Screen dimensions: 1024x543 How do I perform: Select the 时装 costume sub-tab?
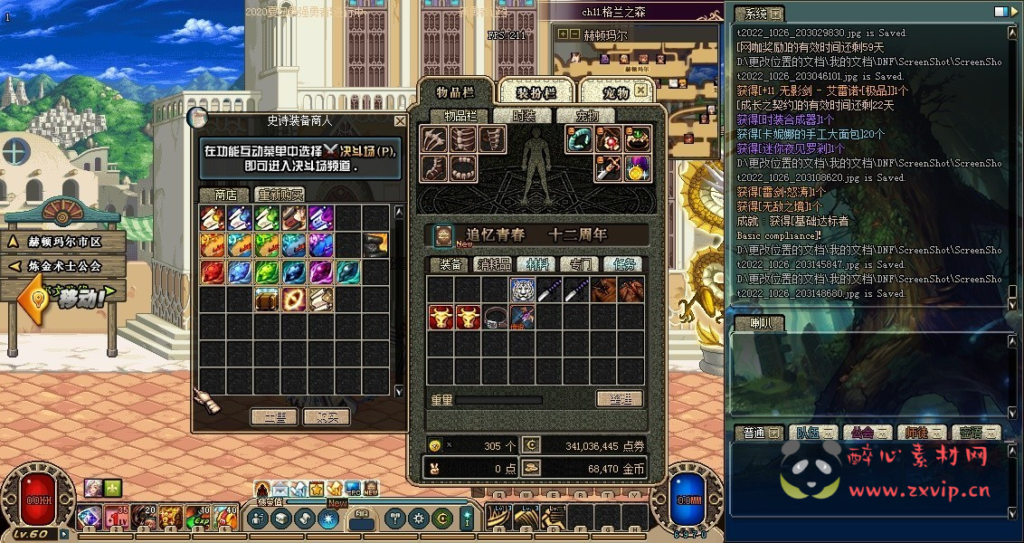522,116
